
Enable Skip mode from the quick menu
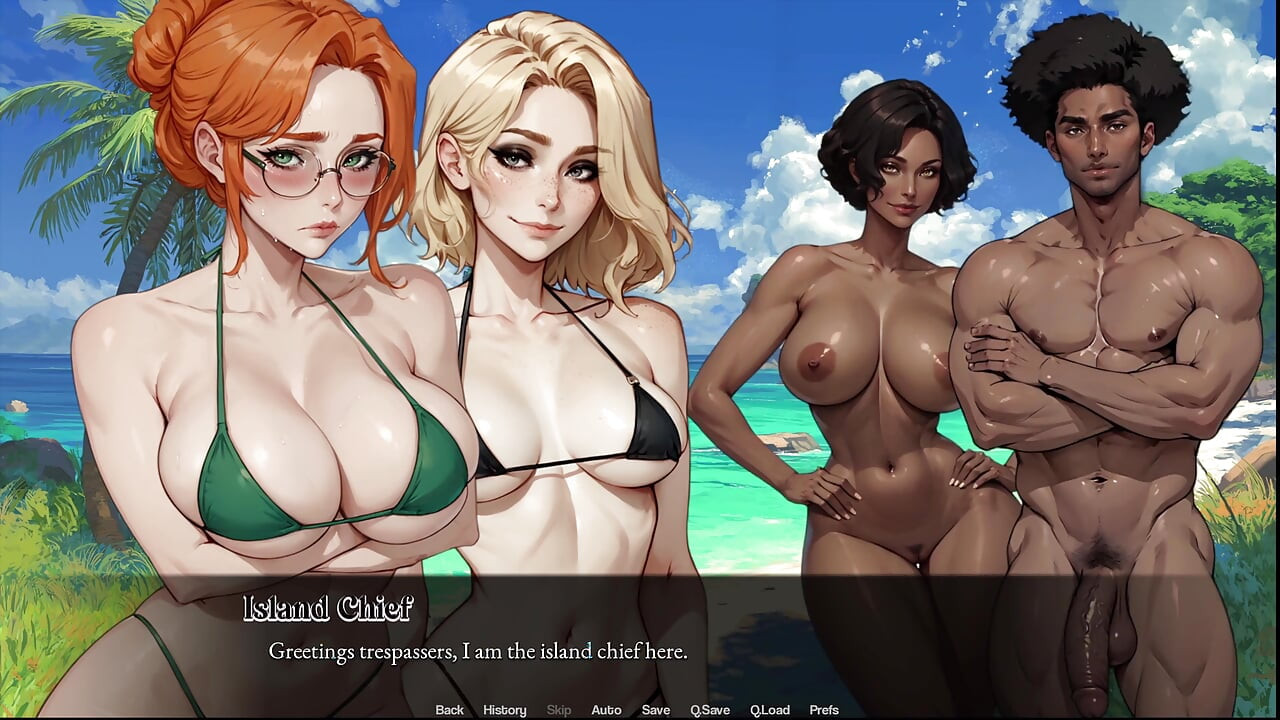click(558, 709)
